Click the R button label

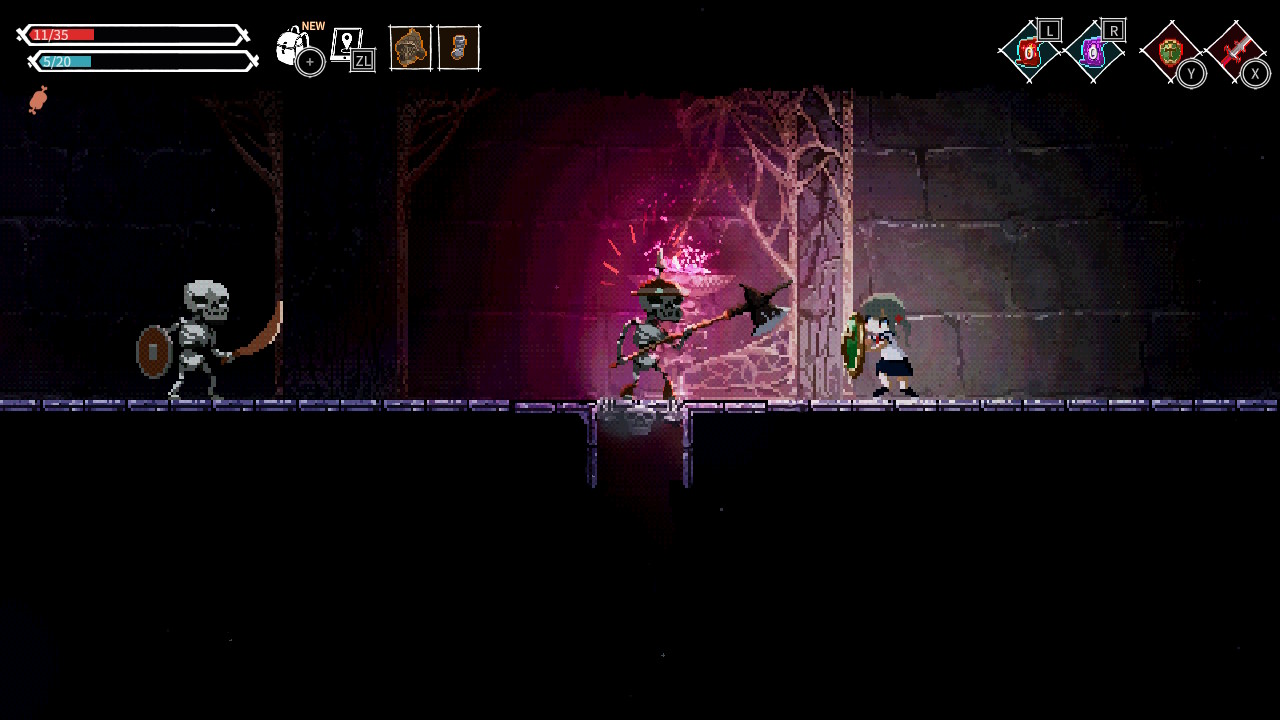point(1112,30)
